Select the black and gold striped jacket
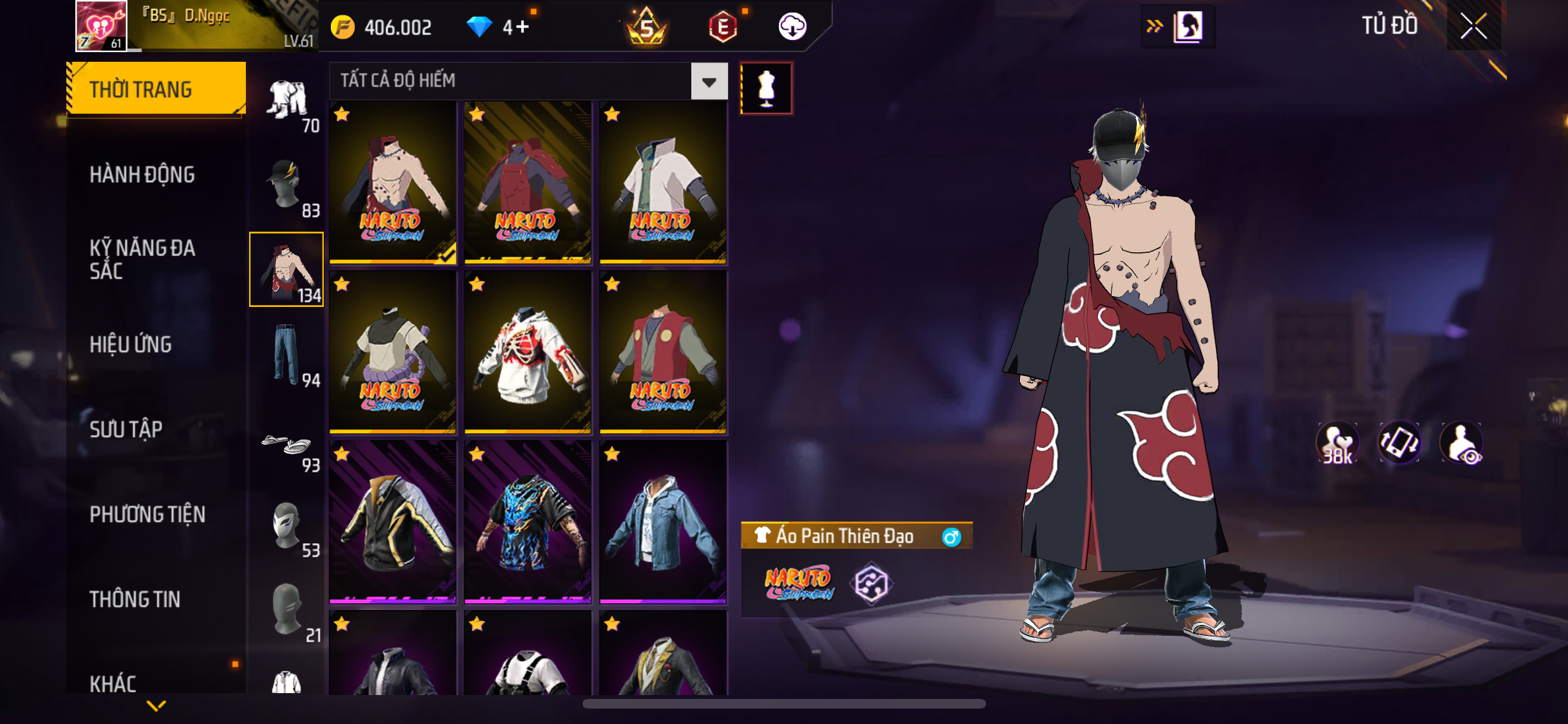The height and width of the screenshot is (724, 1568). coord(393,521)
